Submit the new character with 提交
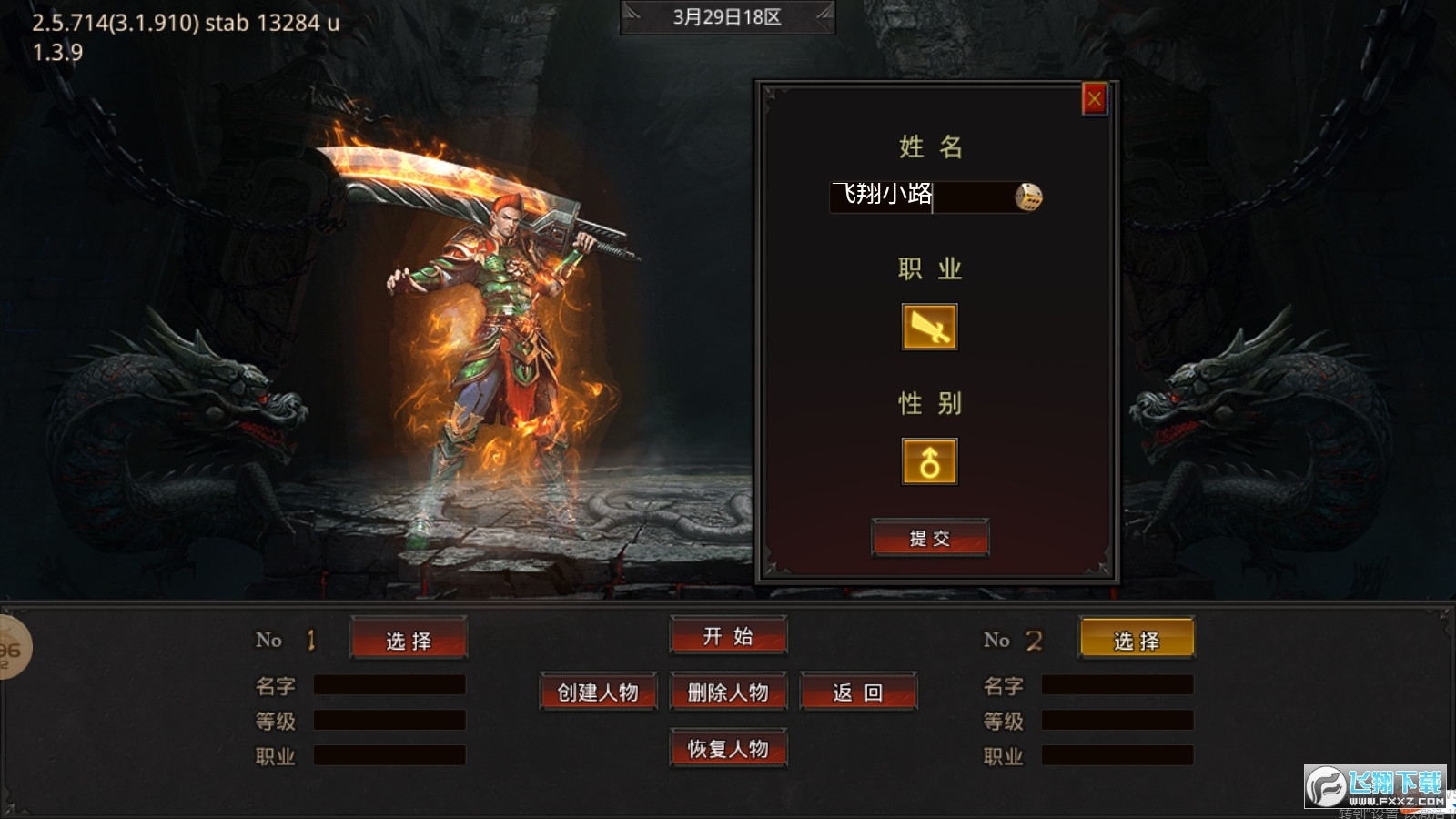This screenshot has width=1456, height=819. 929,538
